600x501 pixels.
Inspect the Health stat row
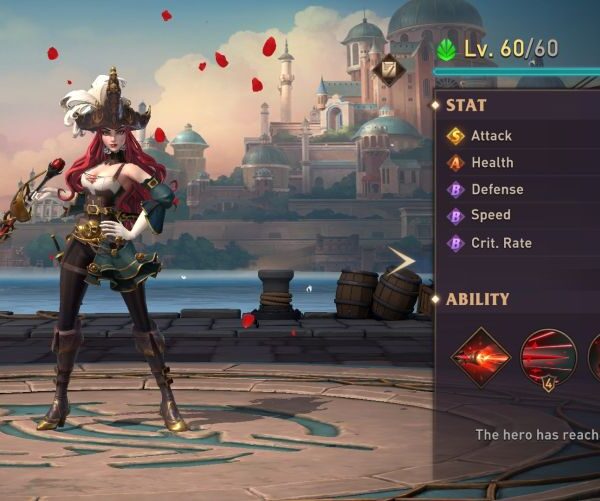(x=492, y=163)
